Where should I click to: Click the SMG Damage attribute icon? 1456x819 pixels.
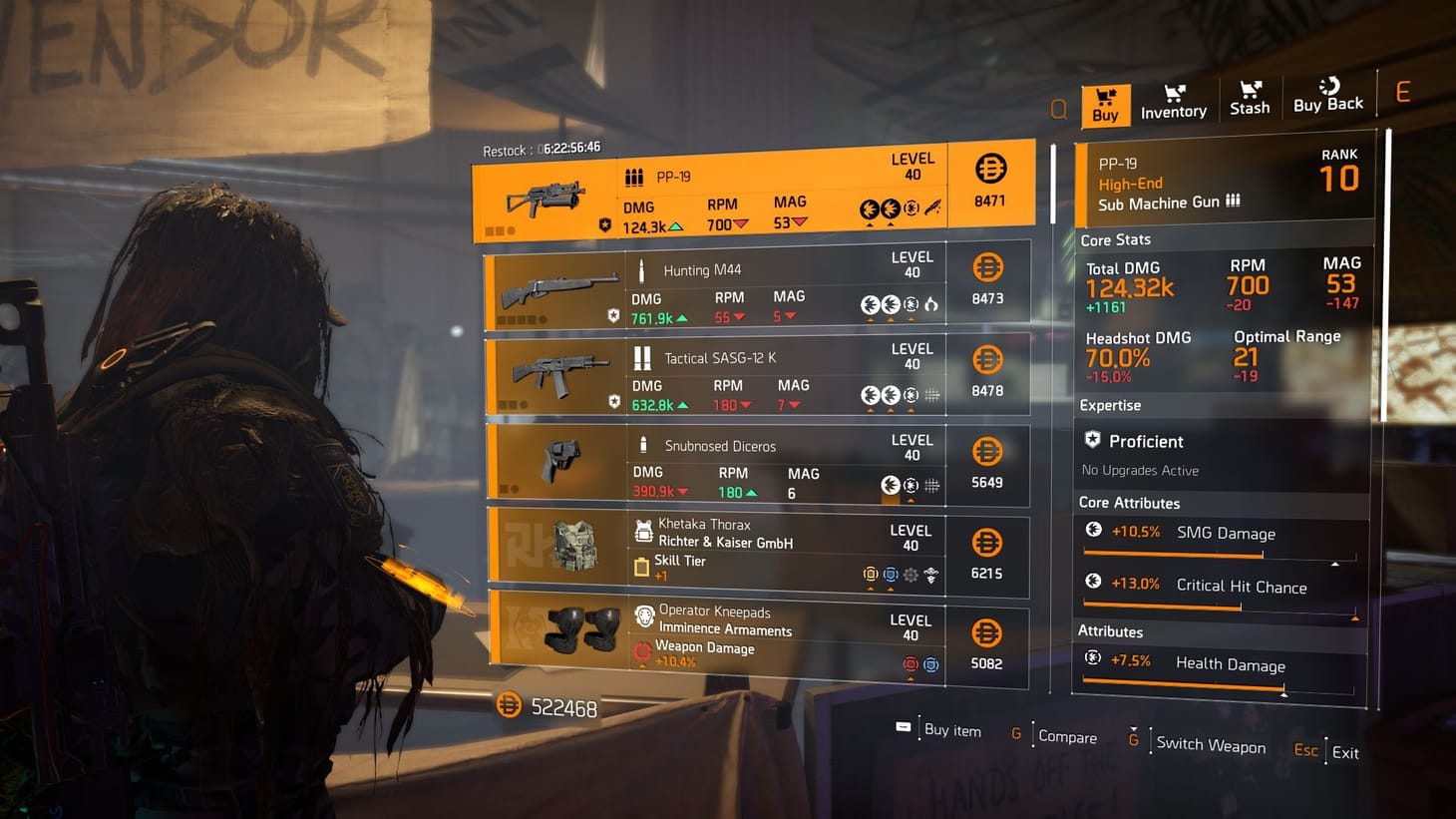point(1094,530)
